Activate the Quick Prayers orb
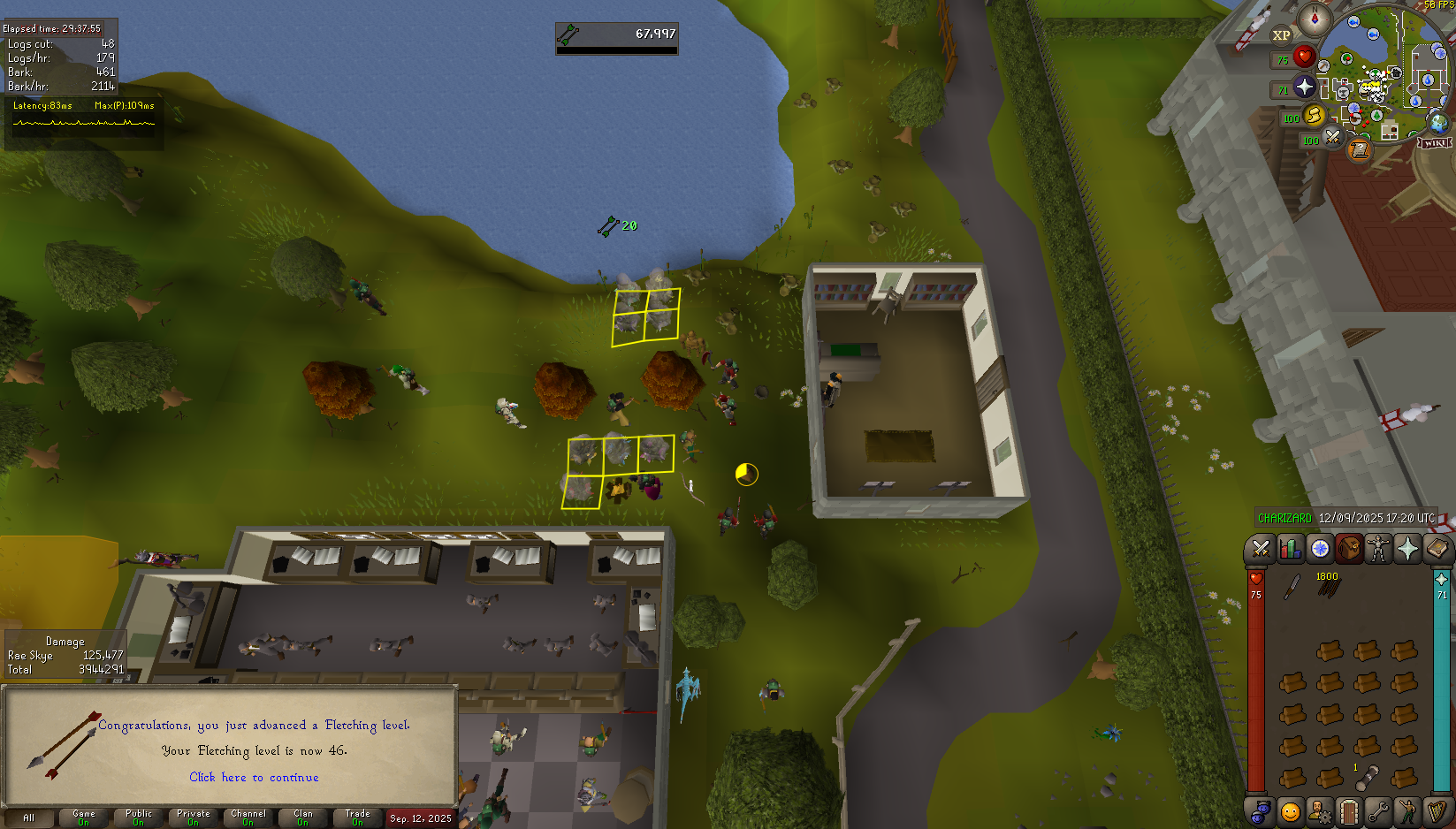This screenshot has width=1456, height=829. pyautogui.click(x=1305, y=87)
